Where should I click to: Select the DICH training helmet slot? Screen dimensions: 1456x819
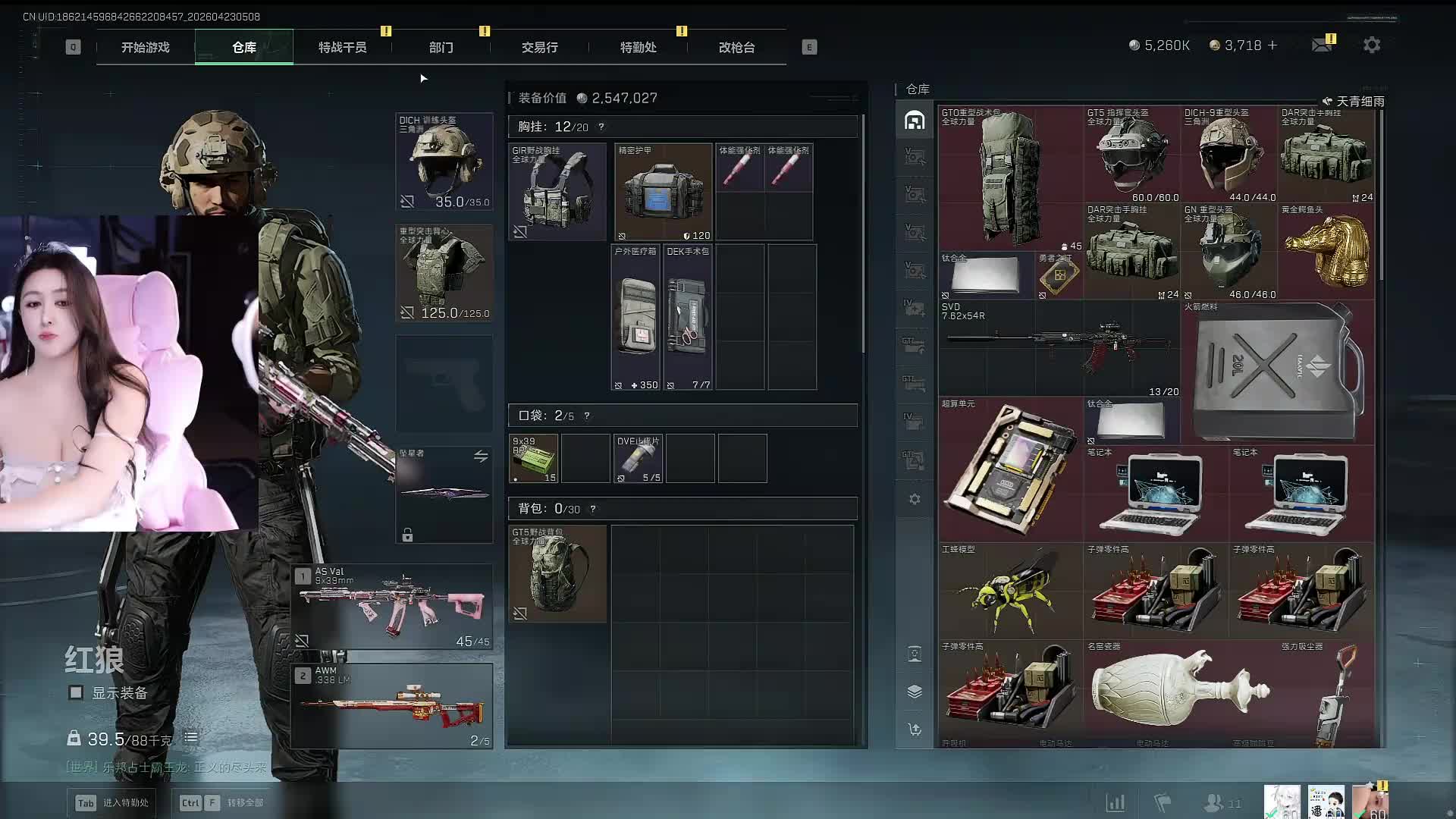tap(444, 162)
